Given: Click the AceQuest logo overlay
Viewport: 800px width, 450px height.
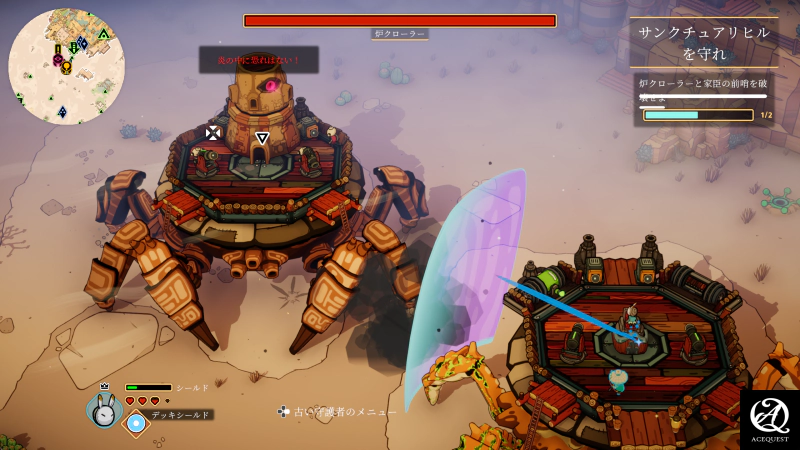Looking at the screenshot, I should point(769,418).
